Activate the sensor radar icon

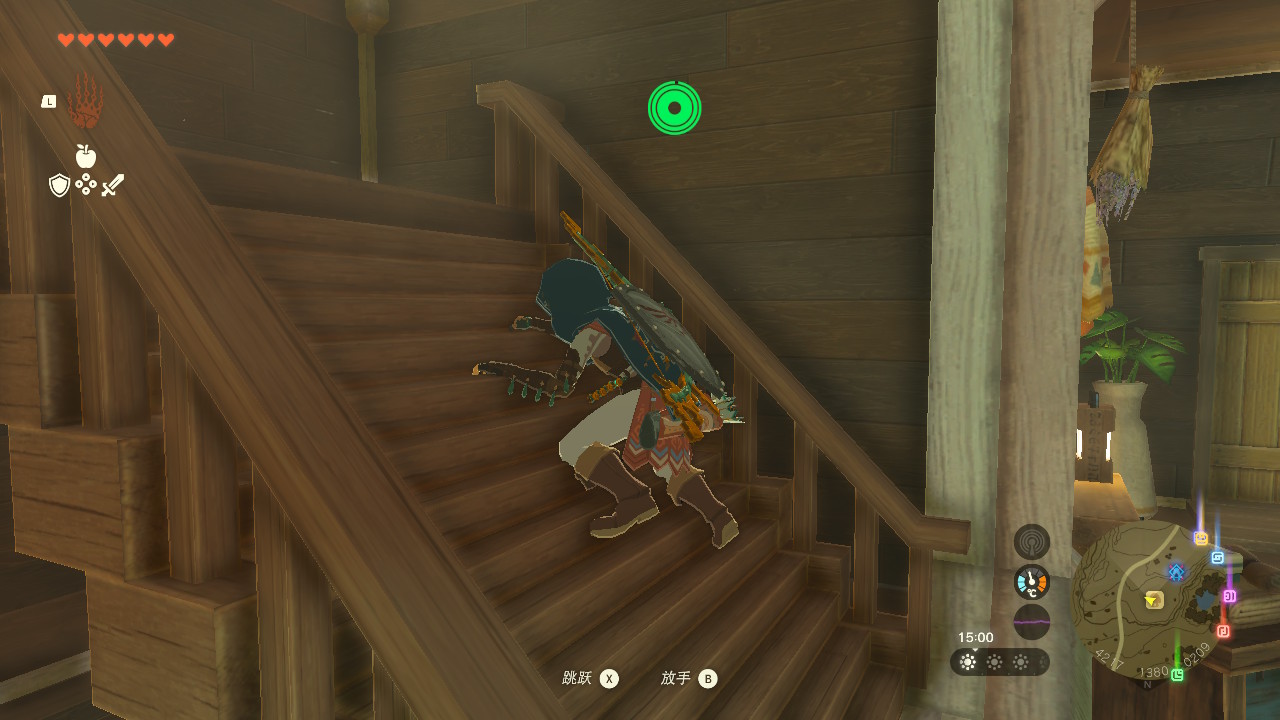[1032, 542]
